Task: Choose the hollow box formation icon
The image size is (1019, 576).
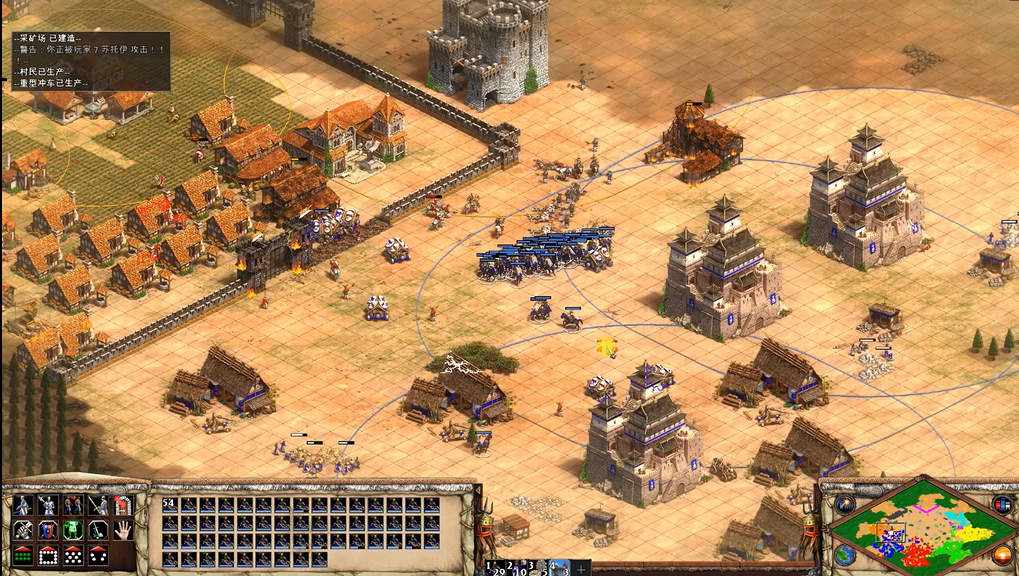Action: coord(47,556)
